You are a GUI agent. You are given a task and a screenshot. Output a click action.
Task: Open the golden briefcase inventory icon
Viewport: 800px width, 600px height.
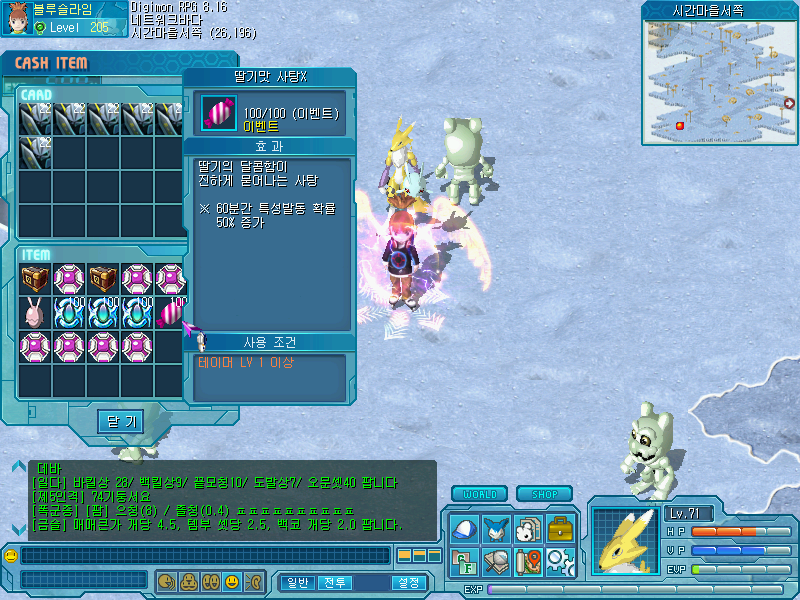click(559, 528)
